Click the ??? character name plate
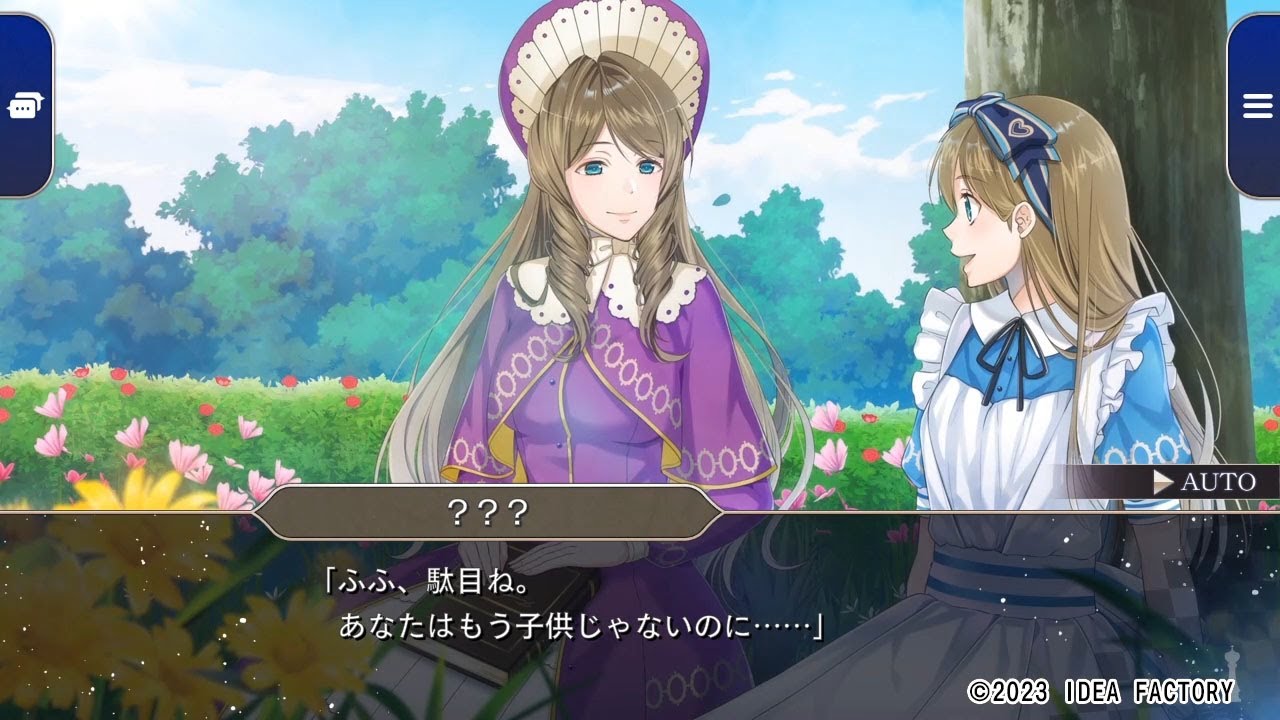 (x=490, y=512)
